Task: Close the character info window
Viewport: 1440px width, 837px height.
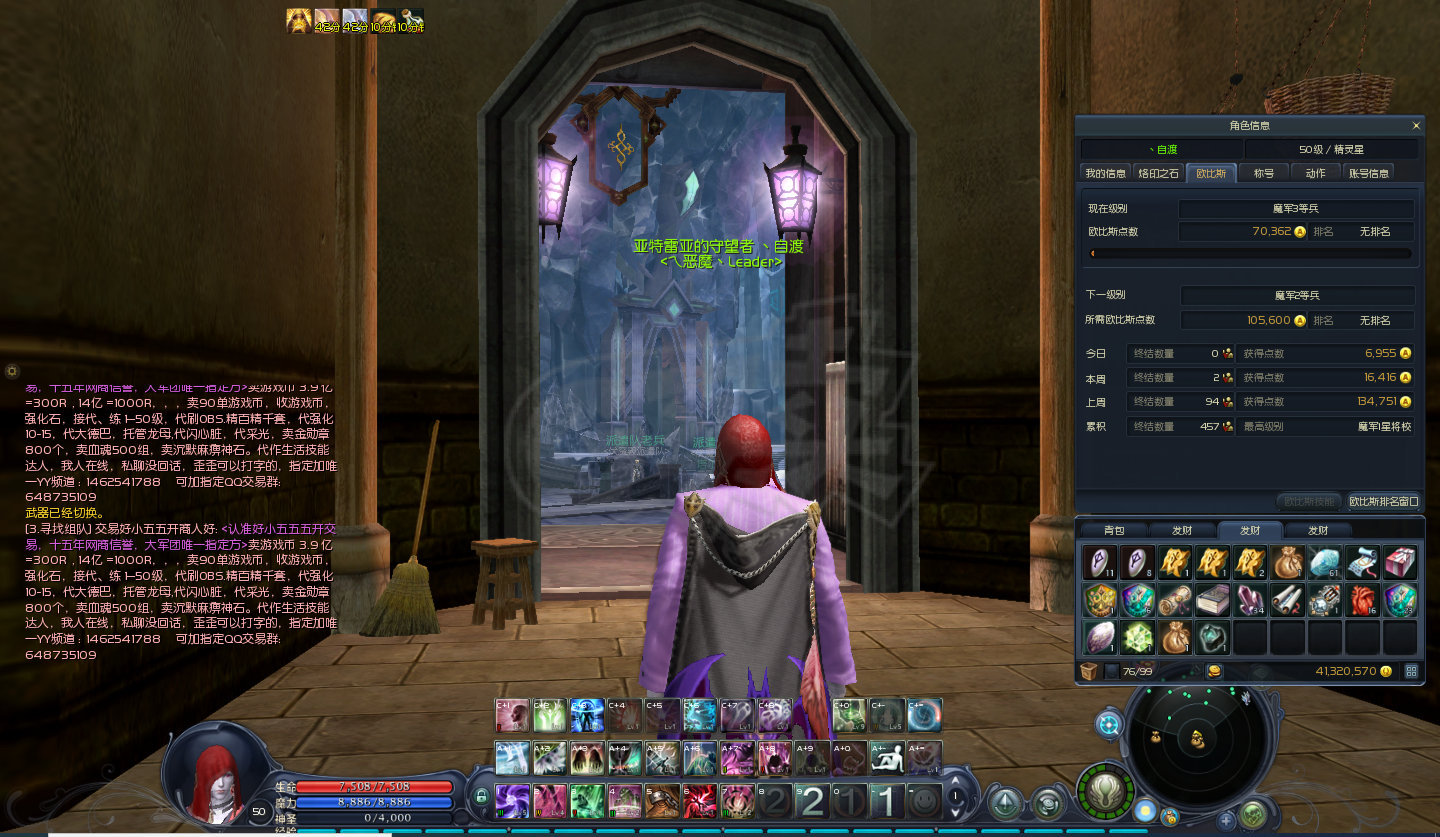Action: tap(1415, 126)
